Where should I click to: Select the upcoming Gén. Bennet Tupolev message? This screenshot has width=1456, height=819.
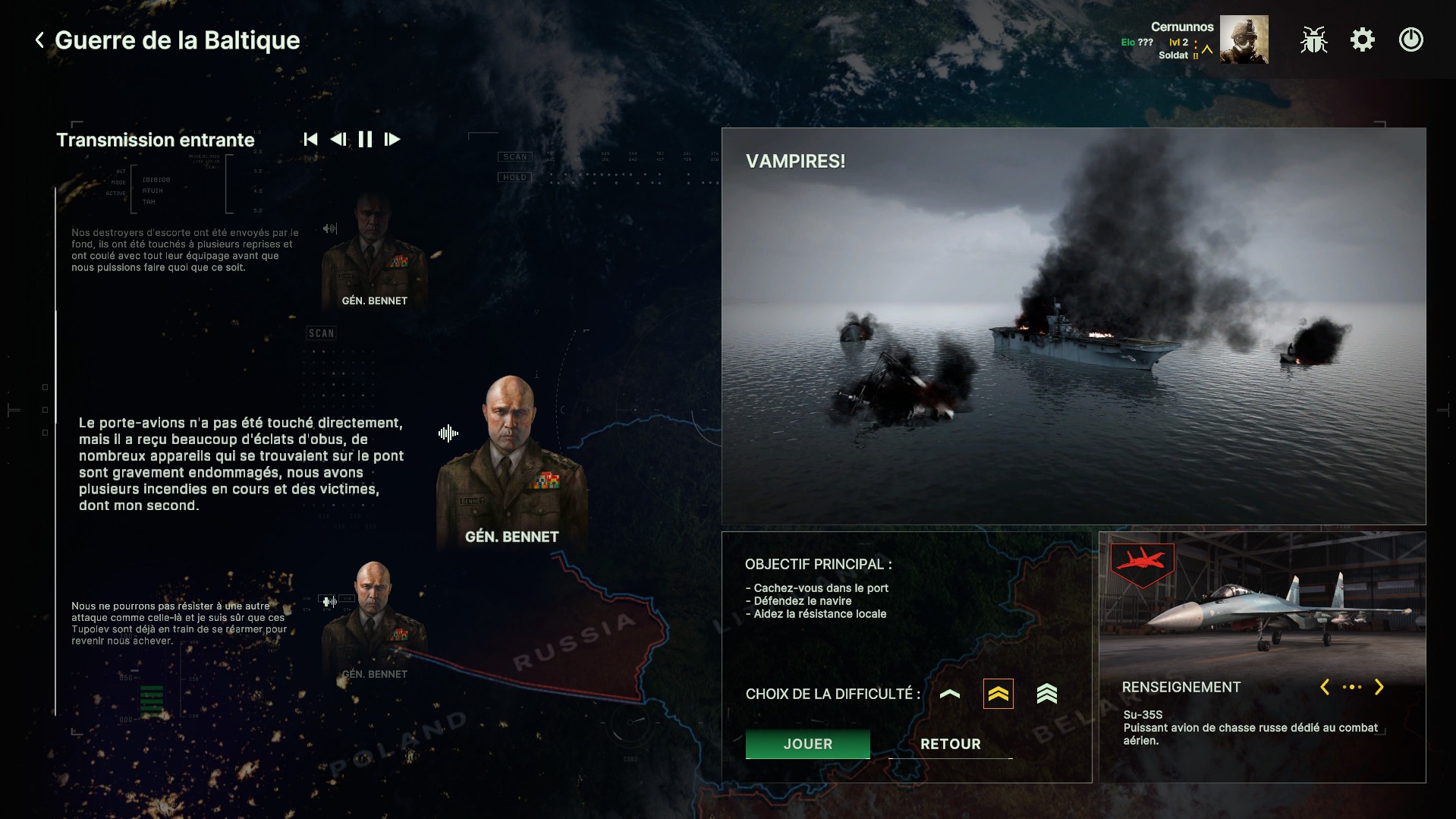pos(179,623)
